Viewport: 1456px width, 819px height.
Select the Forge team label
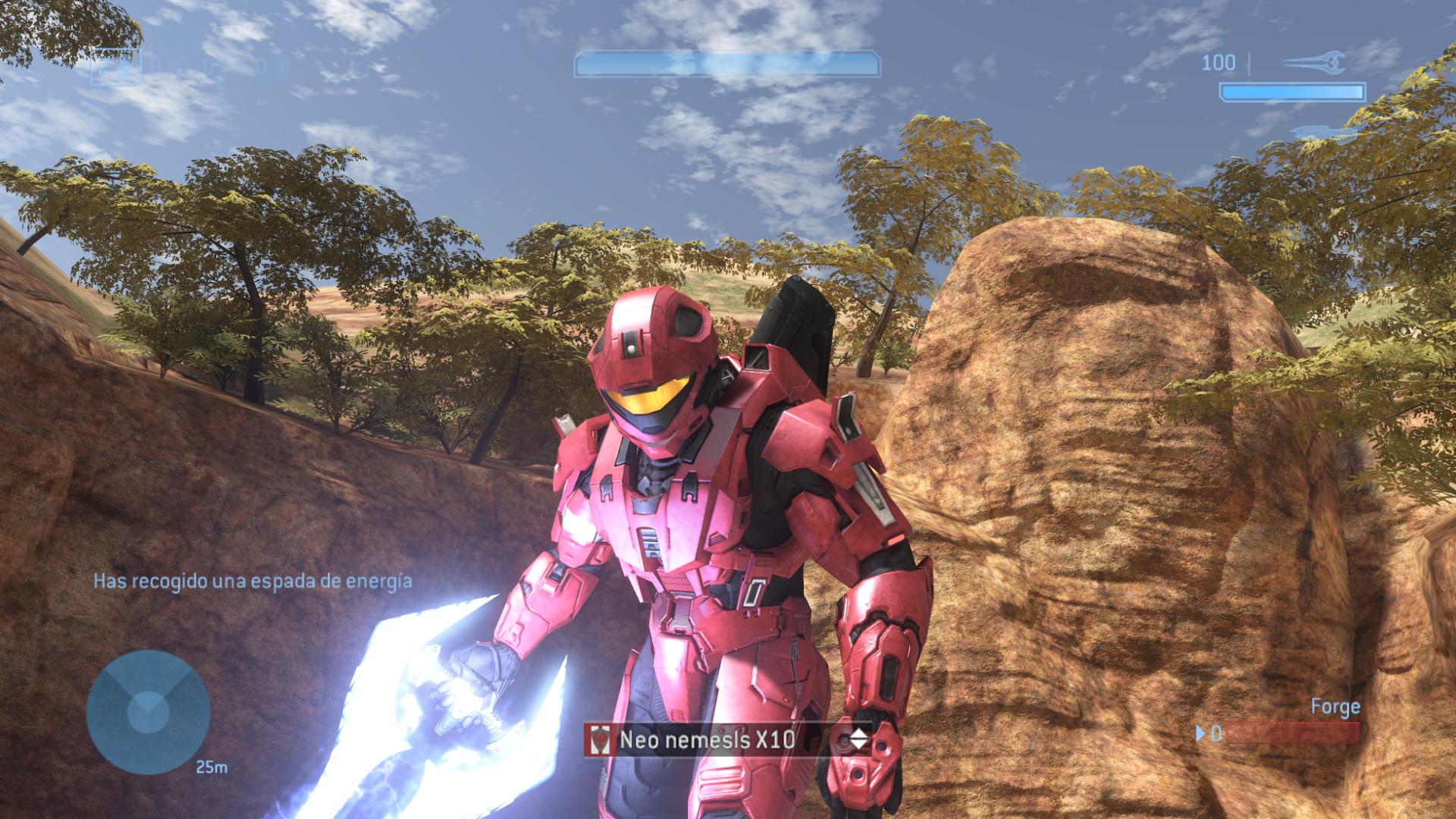click(x=1335, y=706)
